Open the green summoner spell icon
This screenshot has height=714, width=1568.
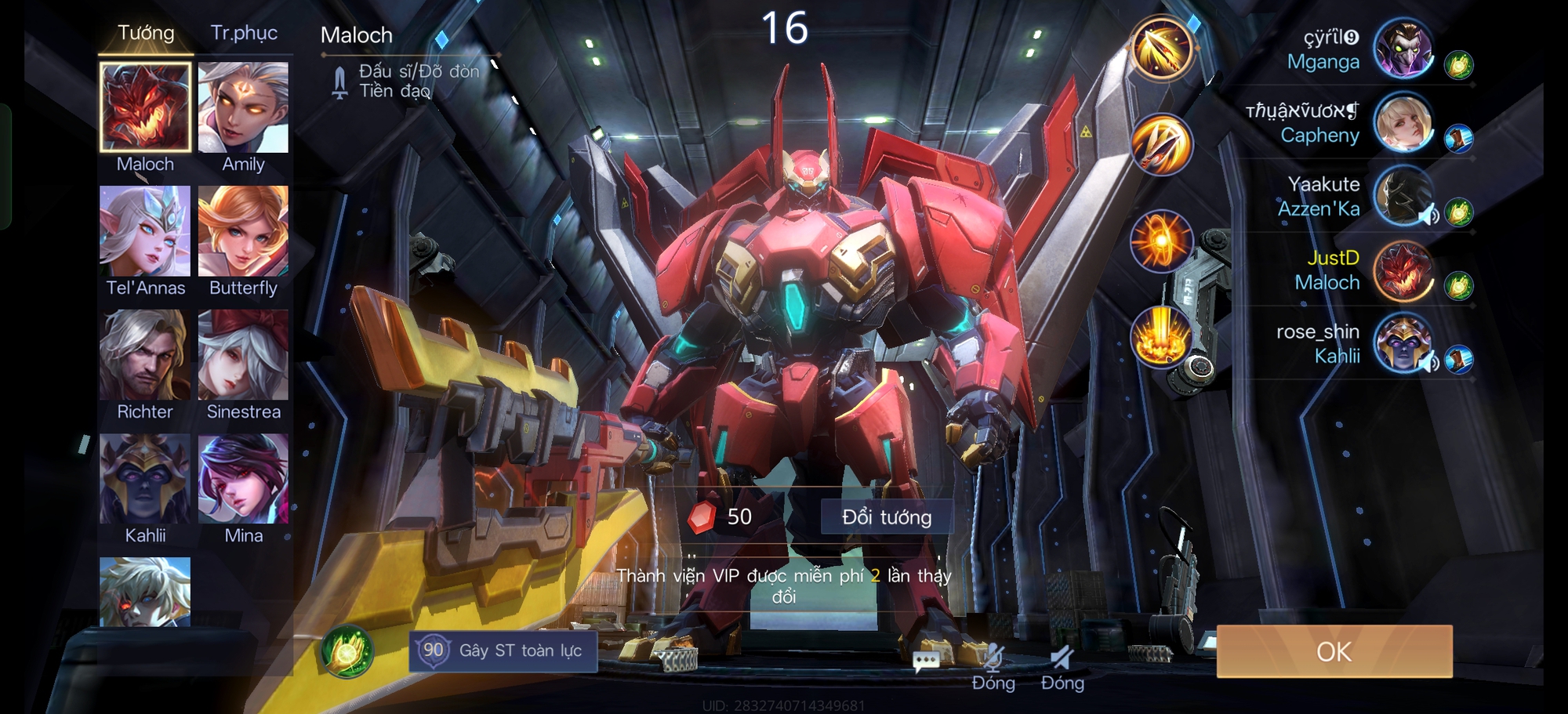point(347,651)
